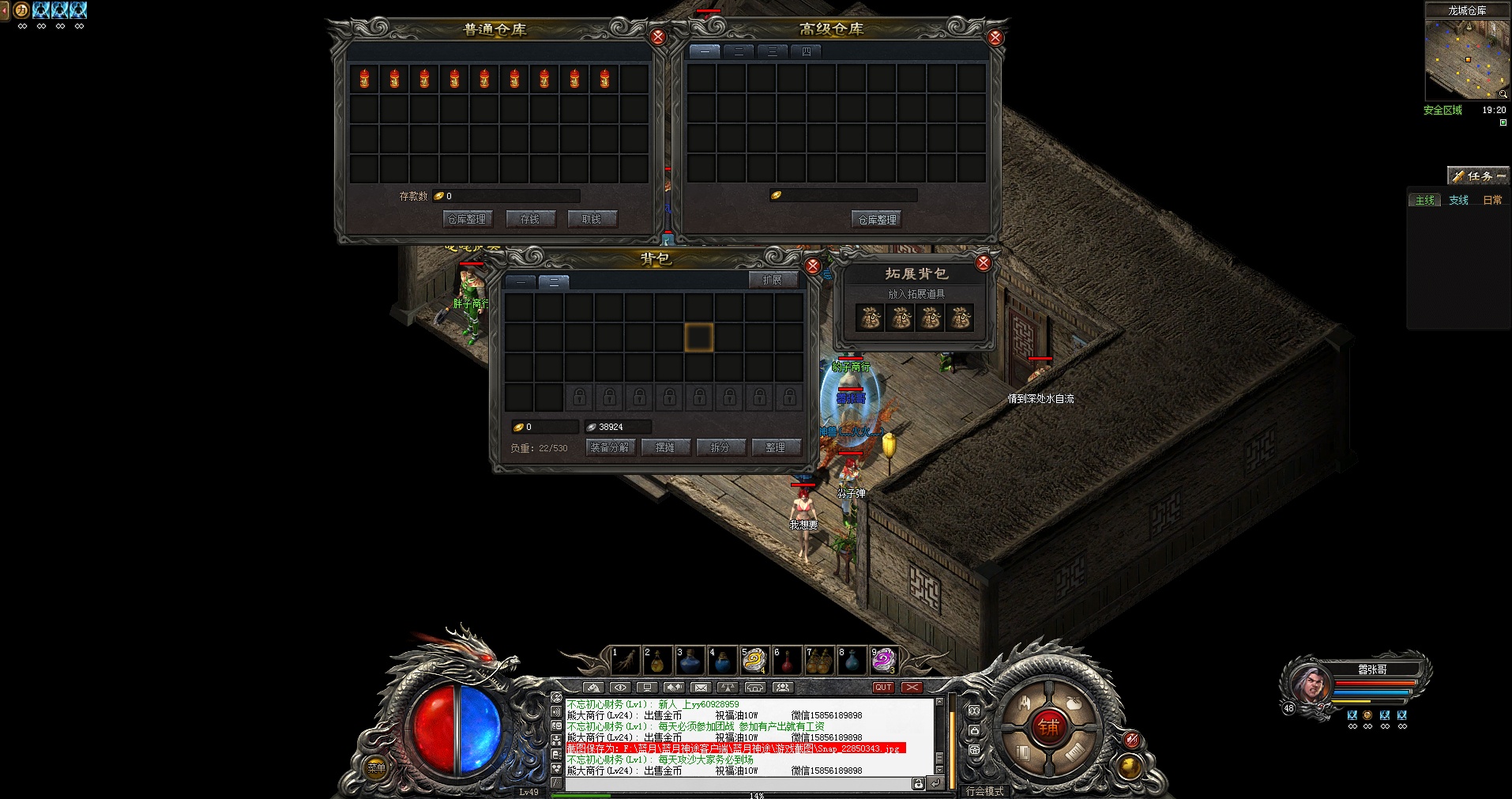Switch to the 高级仓库 tab 四
The width and height of the screenshot is (1512, 799).
click(x=807, y=51)
